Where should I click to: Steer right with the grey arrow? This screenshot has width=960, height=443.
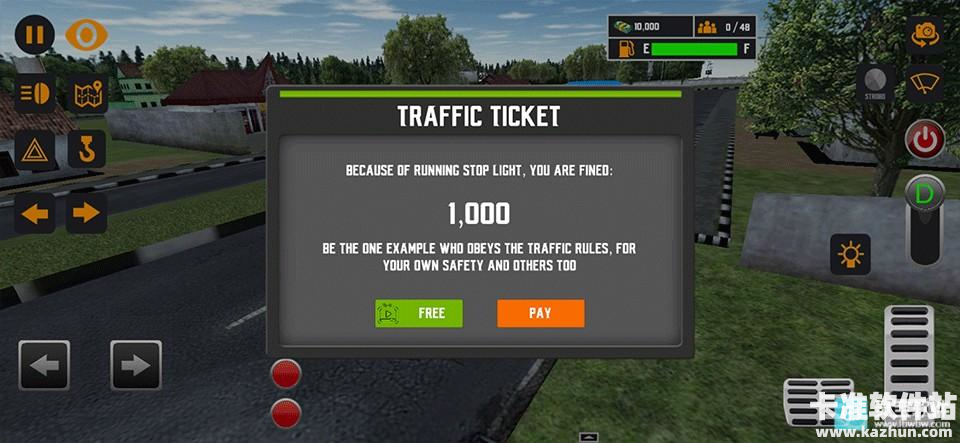point(136,365)
